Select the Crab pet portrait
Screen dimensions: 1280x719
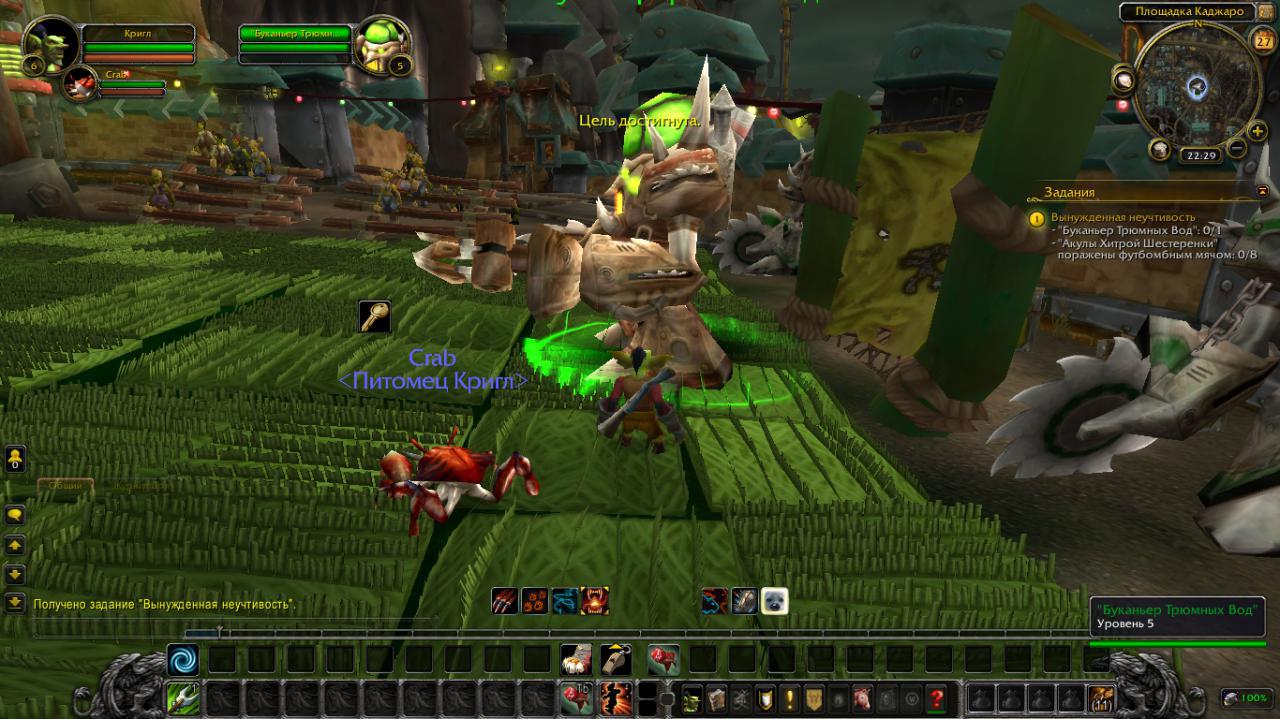point(80,85)
